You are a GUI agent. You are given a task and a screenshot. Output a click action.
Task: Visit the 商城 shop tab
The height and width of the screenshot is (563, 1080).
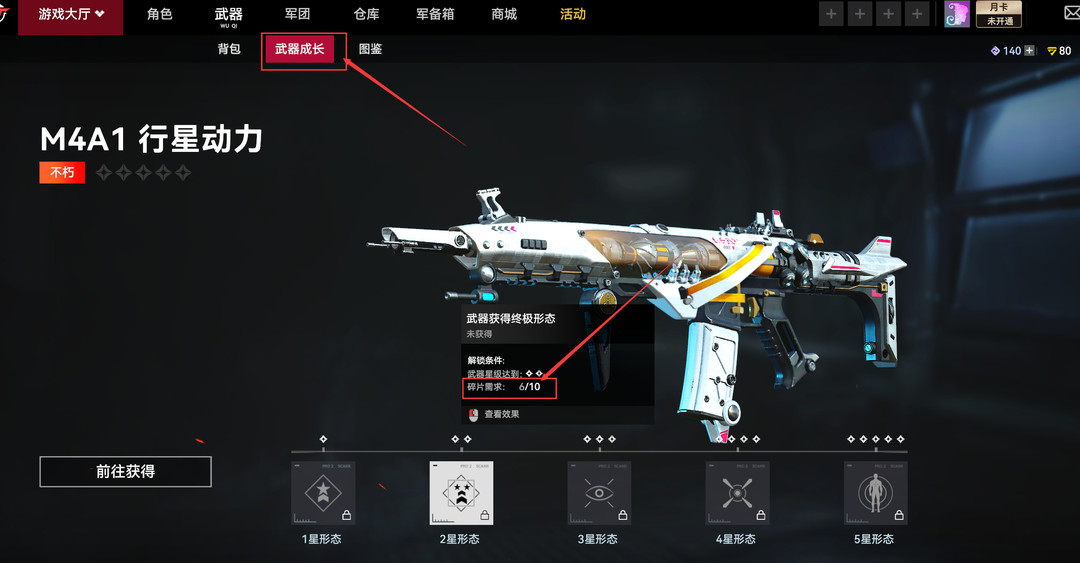(x=504, y=15)
